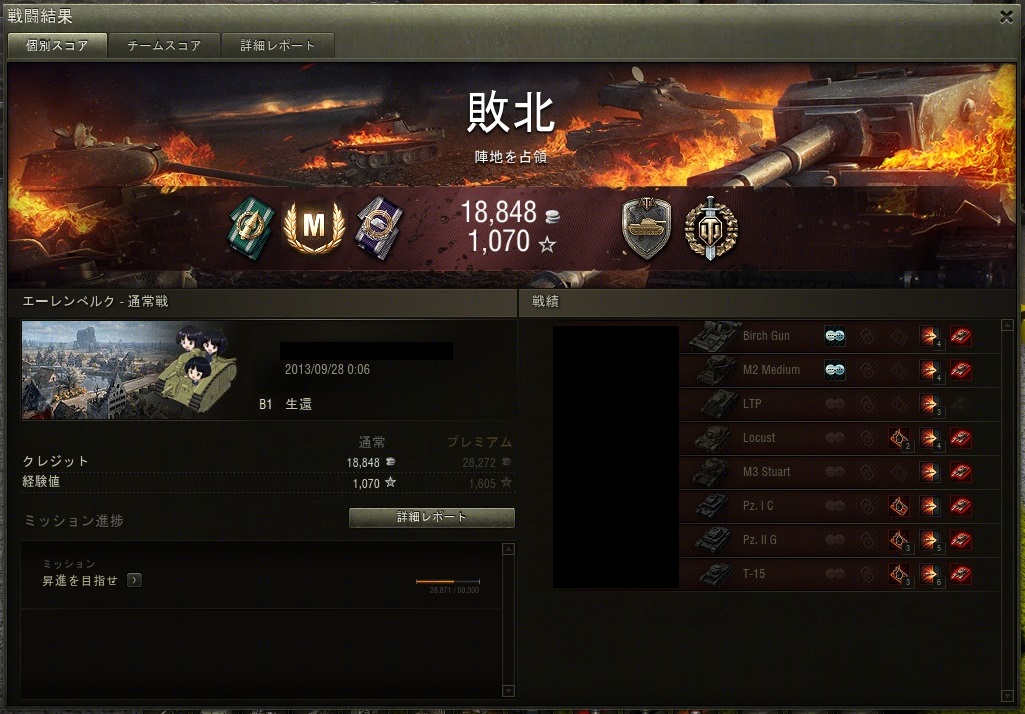The image size is (1025, 714).
Task: Open the 詳細レポート tab
Action: 277,46
